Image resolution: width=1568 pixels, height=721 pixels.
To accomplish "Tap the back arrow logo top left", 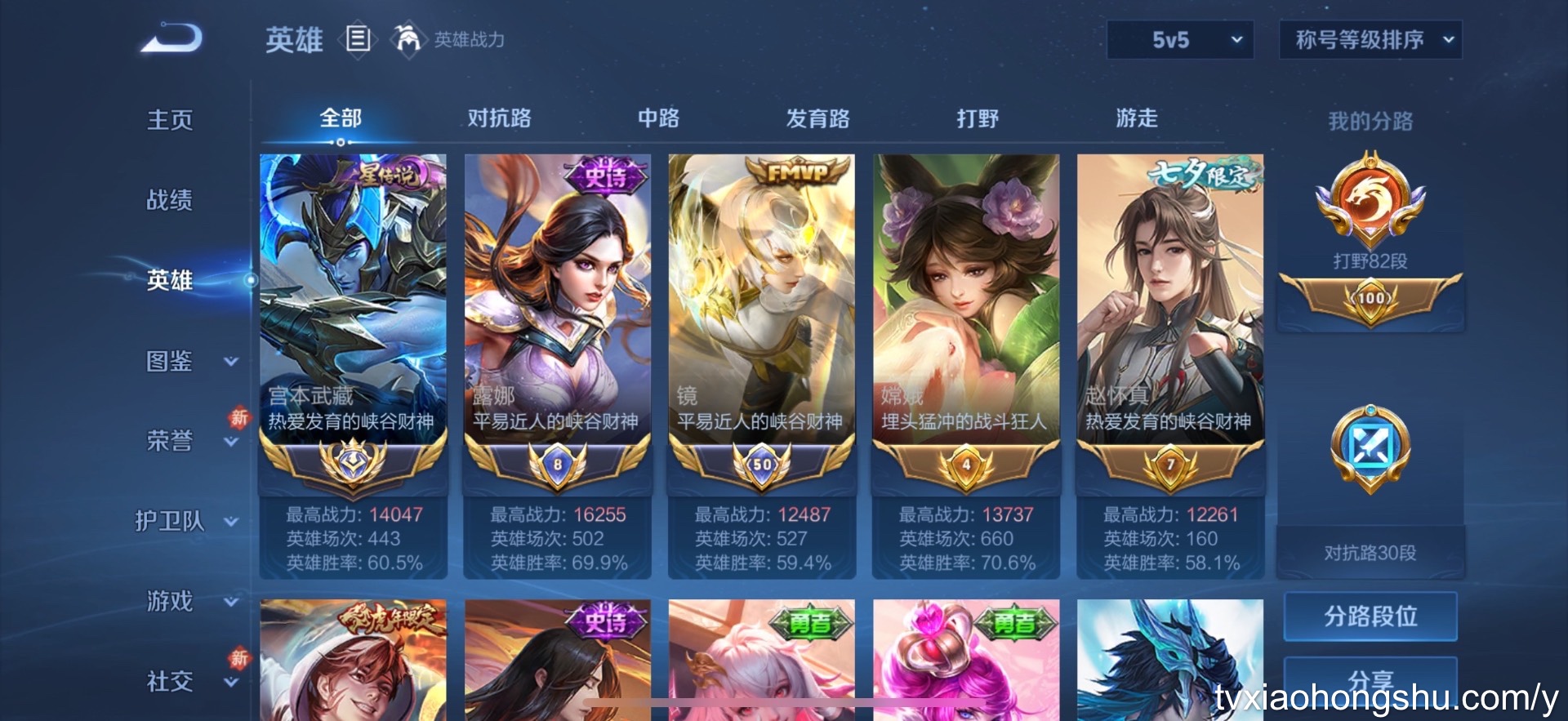I will click(x=171, y=38).
